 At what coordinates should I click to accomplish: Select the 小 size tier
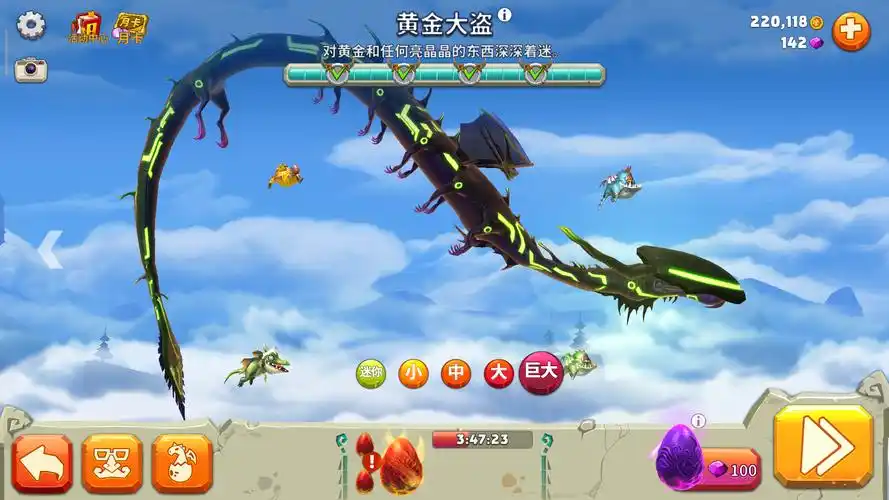pyautogui.click(x=413, y=374)
